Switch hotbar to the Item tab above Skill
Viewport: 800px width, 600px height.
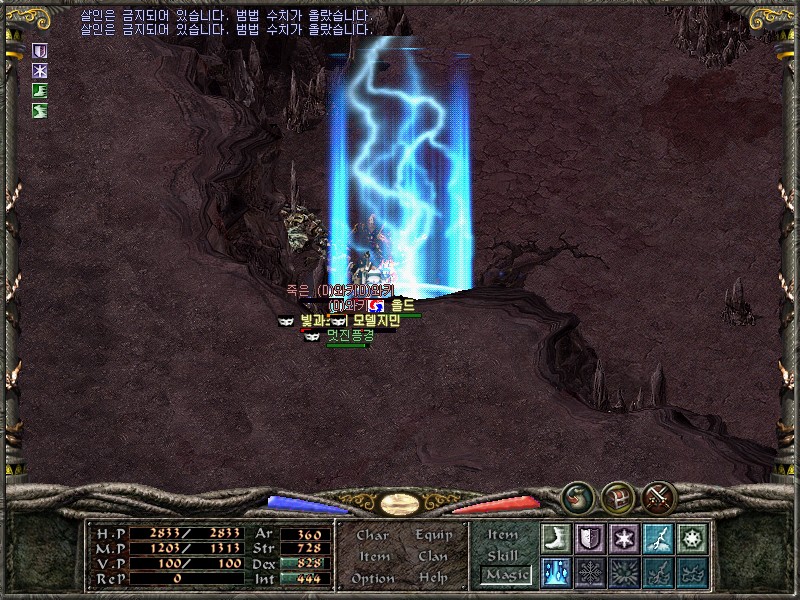[503, 535]
